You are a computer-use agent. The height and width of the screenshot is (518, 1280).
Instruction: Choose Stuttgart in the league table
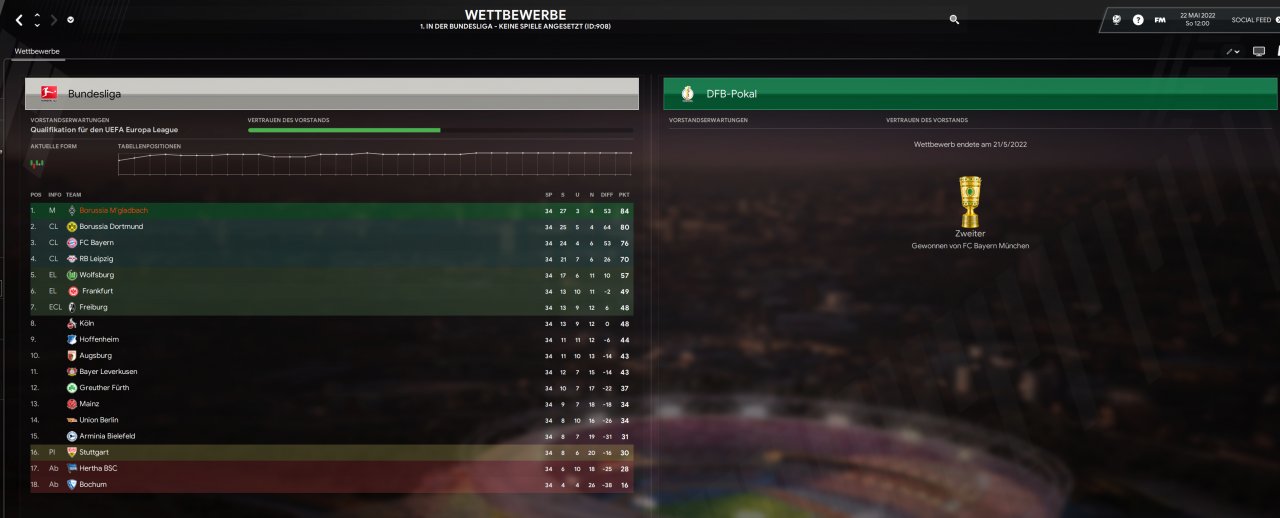coord(94,452)
